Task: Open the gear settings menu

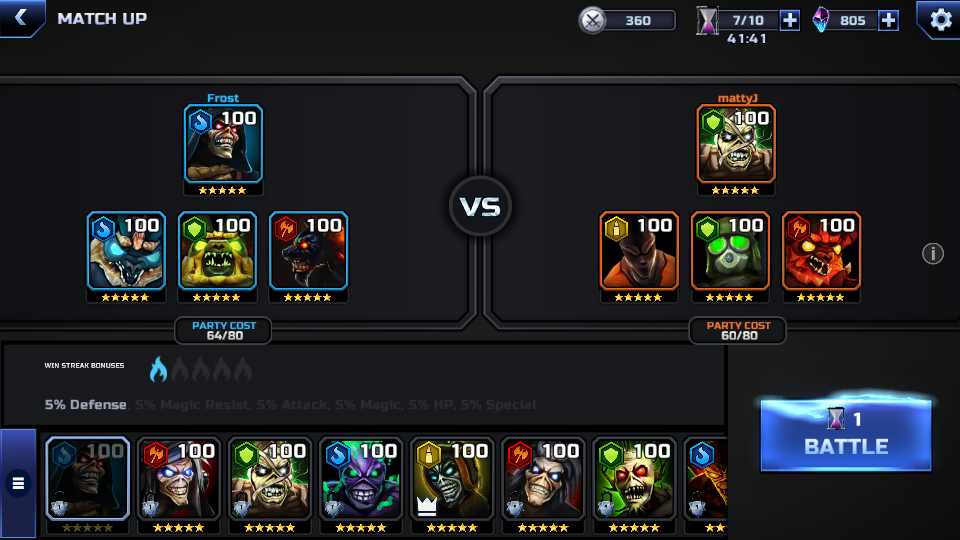Action: click(x=940, y=19)
